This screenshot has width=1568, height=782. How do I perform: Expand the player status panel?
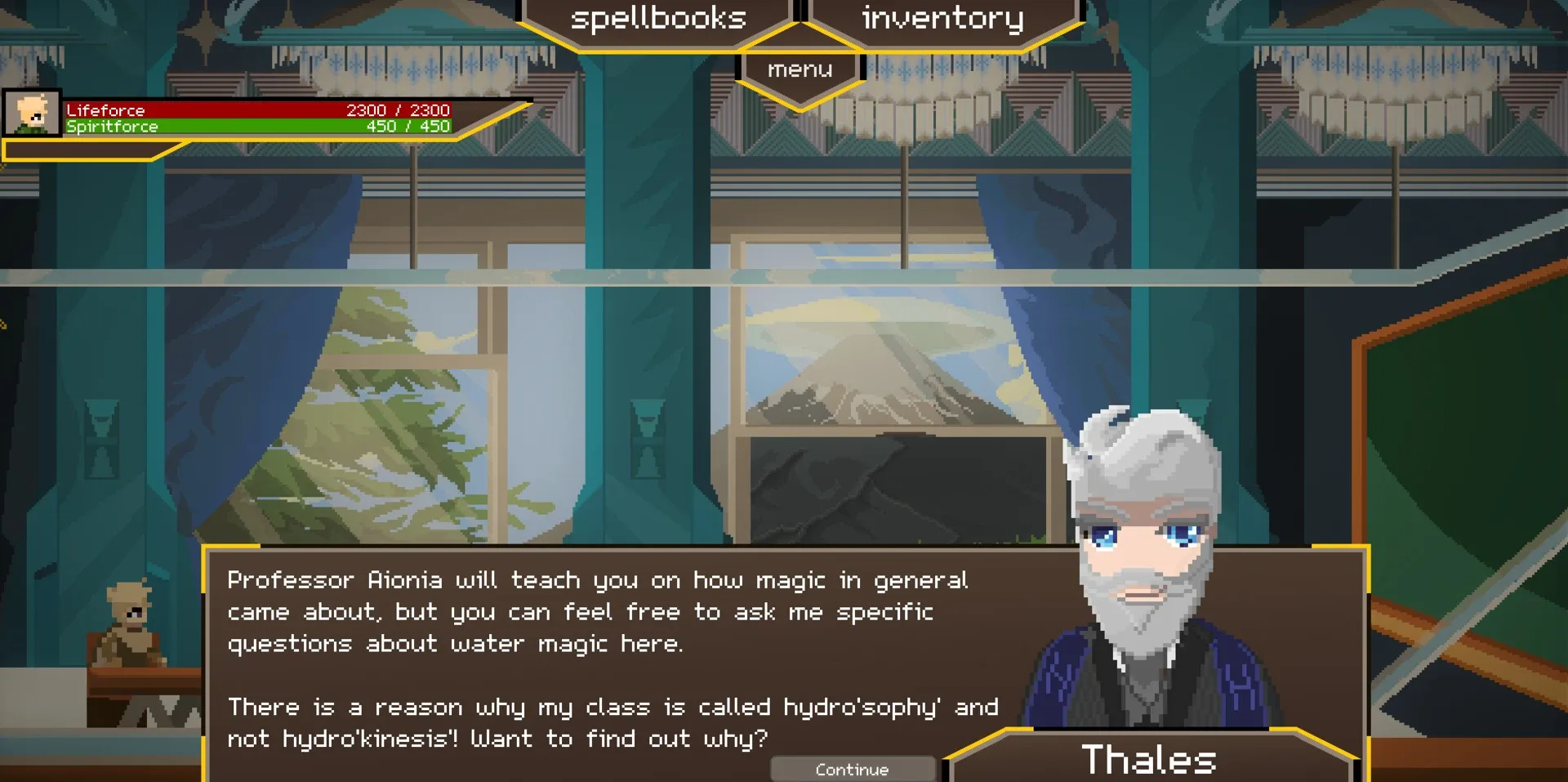click(245, 118)
